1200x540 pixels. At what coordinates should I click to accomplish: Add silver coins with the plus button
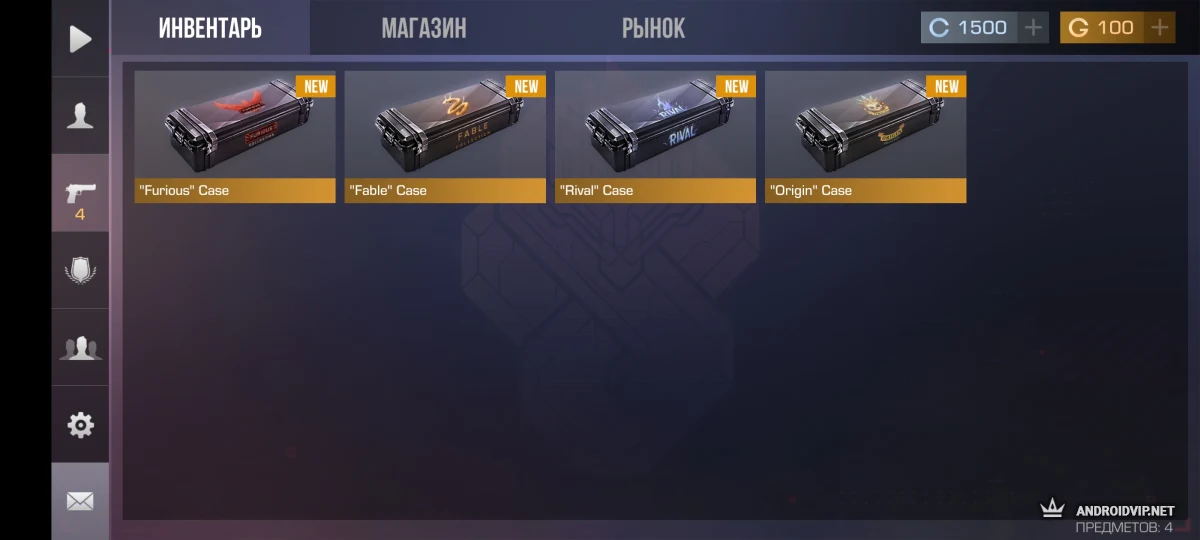pyautogui.click(x=1033, y=28)
